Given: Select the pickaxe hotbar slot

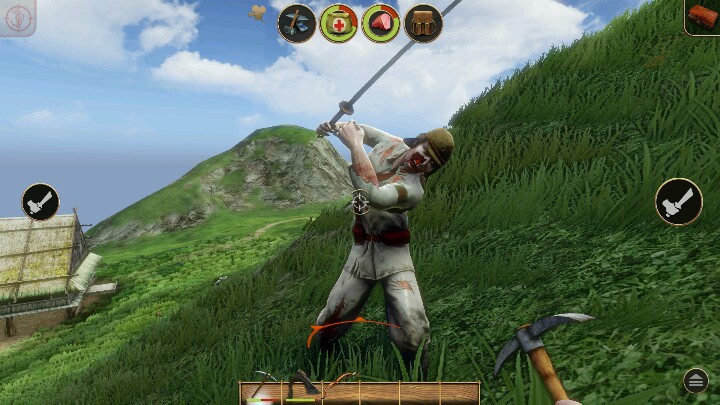Looking at the screenshot, I should [263, 392].
